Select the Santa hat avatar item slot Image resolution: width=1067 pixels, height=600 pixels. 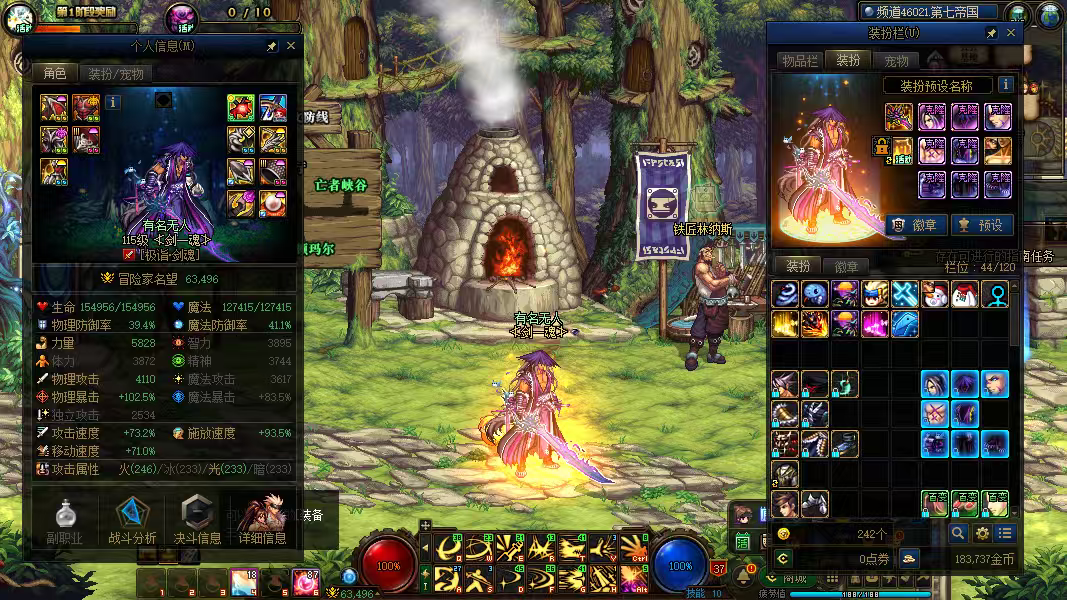click(964, 294)
